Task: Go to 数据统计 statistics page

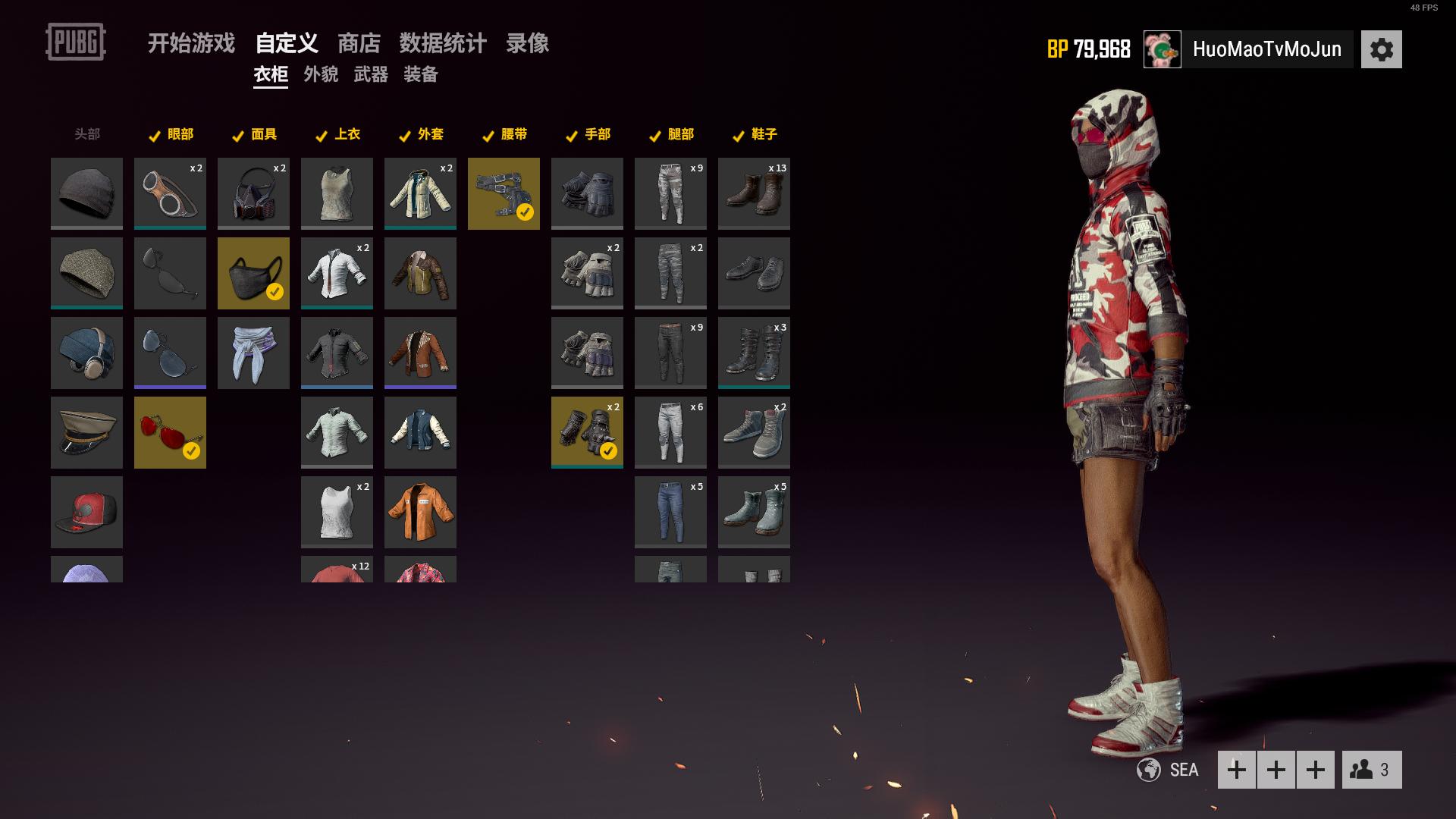Action: 443,43
